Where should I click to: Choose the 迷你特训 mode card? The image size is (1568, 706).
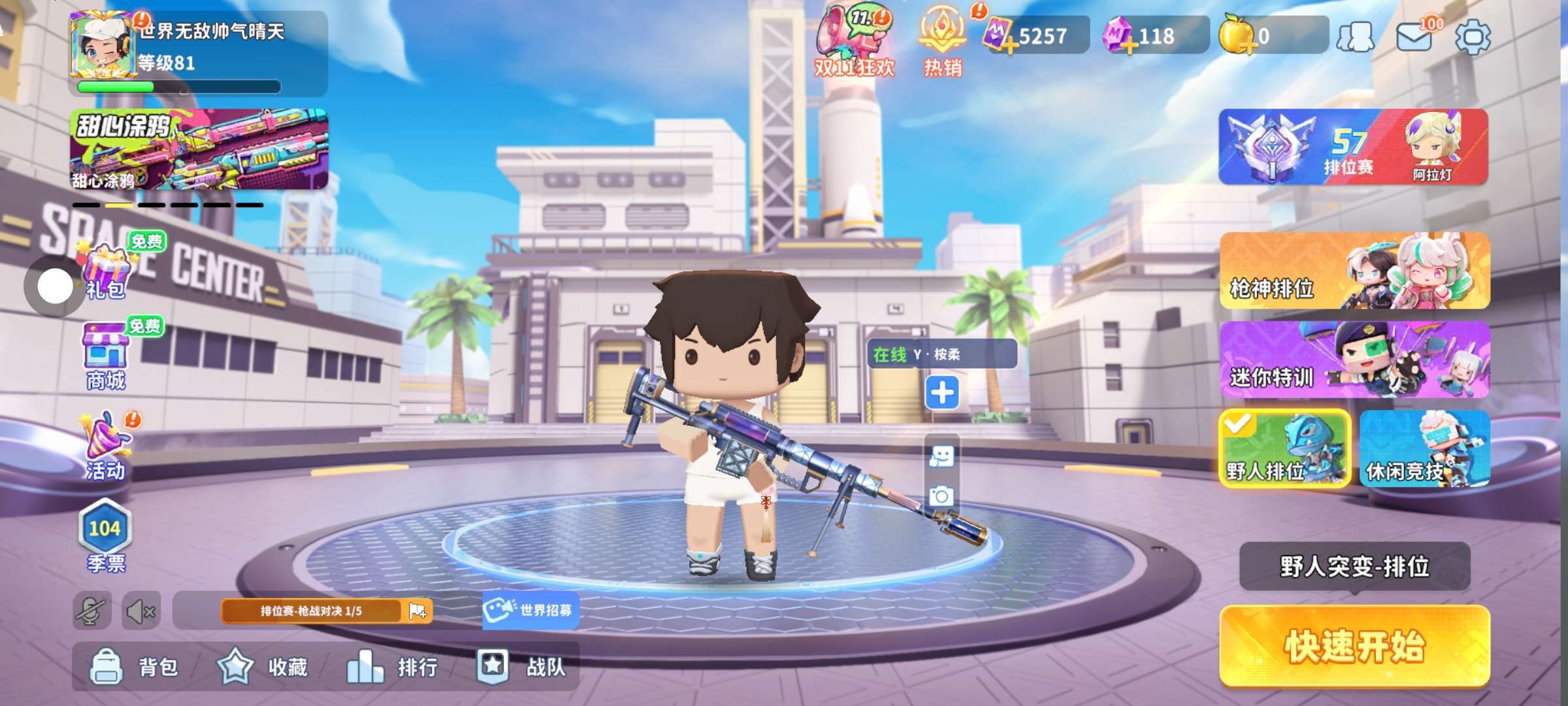coord(1354,360)
